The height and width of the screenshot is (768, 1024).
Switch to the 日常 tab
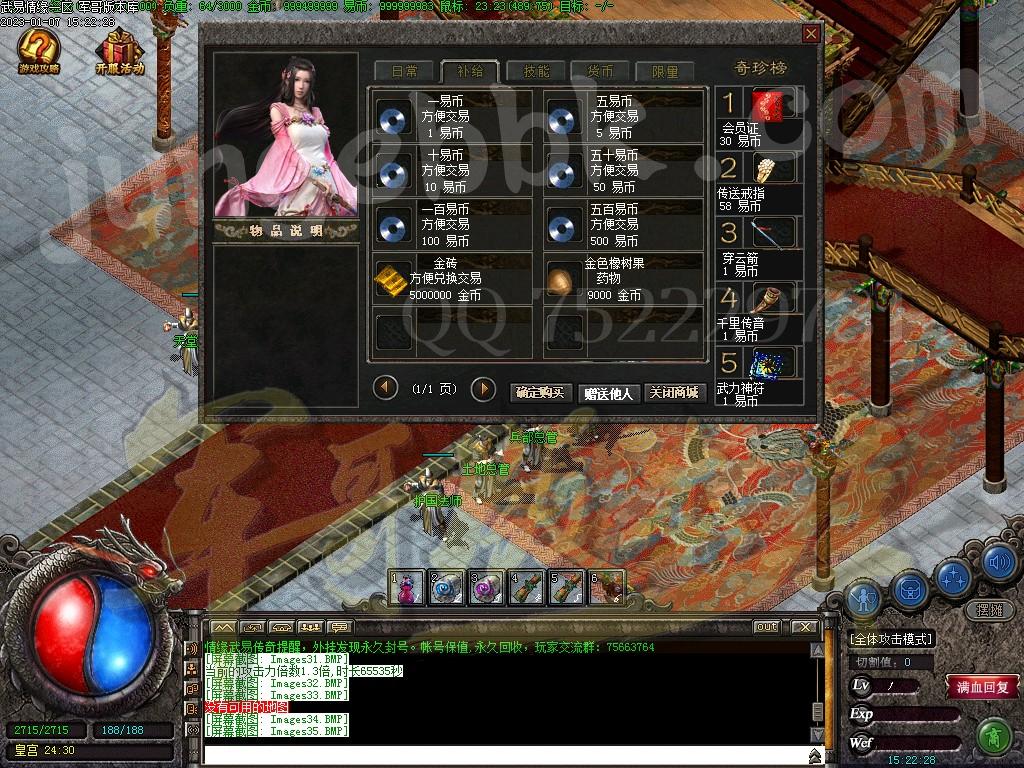404,72
